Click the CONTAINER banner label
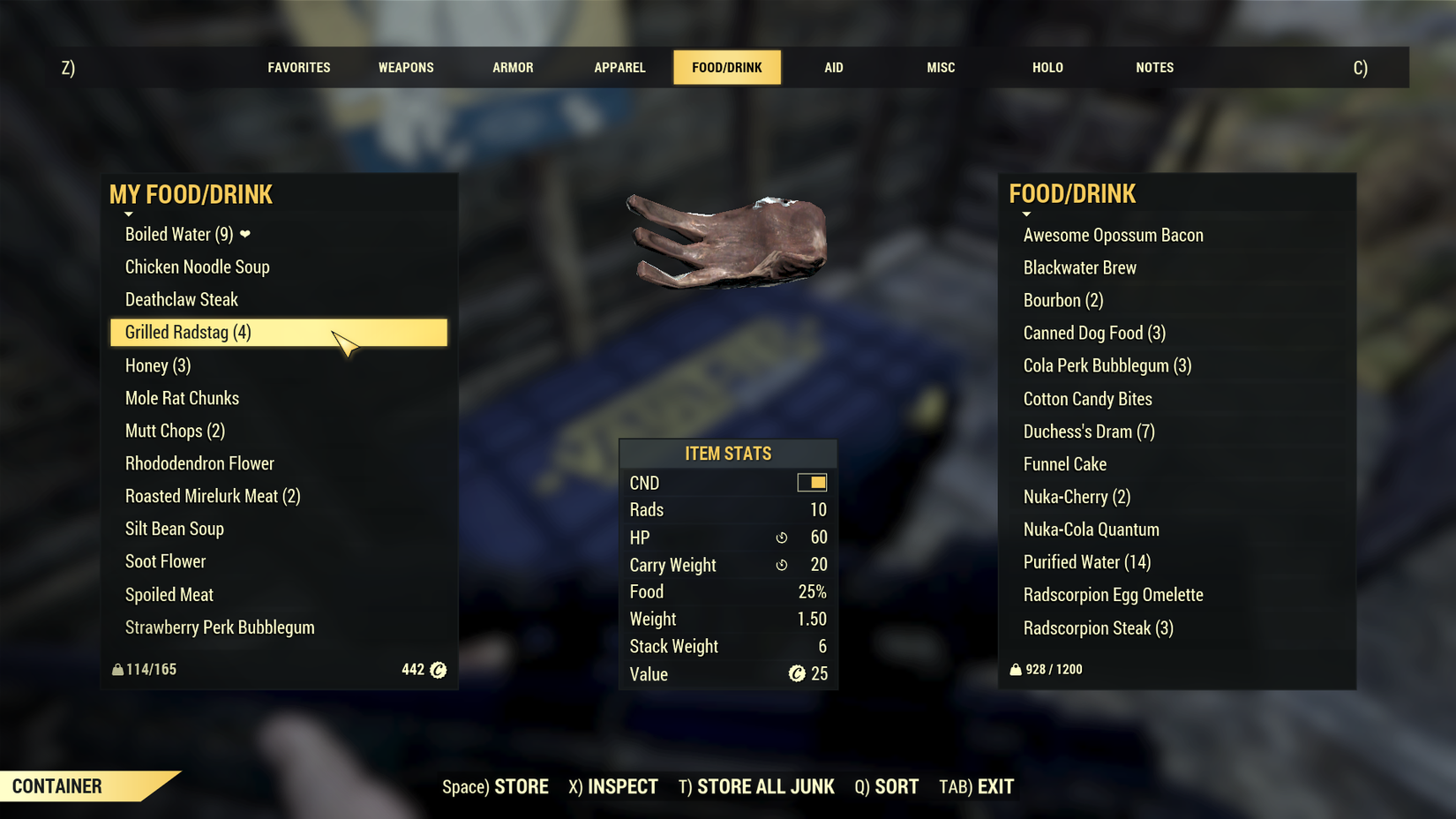Screen dimensions: 1456x819 pyautogui.click(x=57, y=785)
